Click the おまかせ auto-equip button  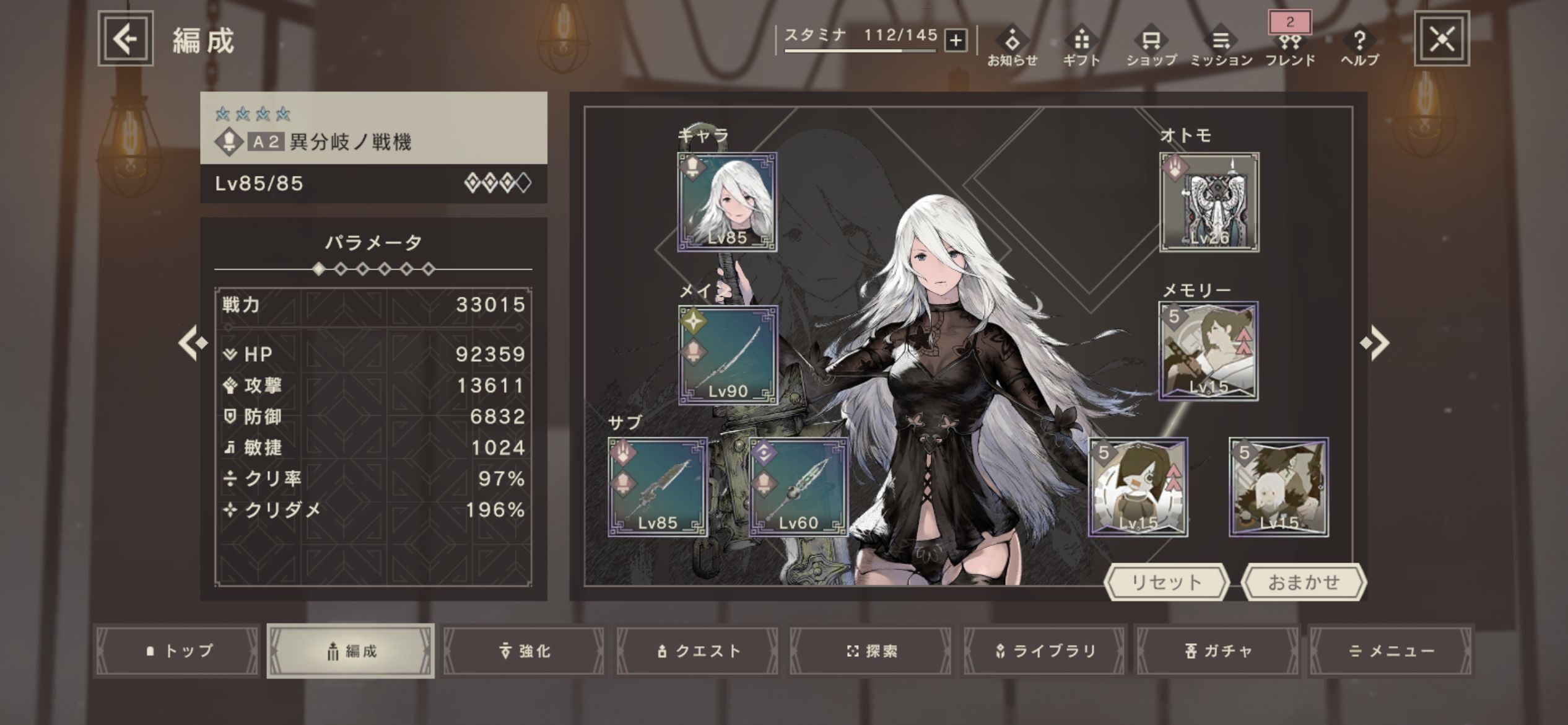click(x=1304, y=582)
